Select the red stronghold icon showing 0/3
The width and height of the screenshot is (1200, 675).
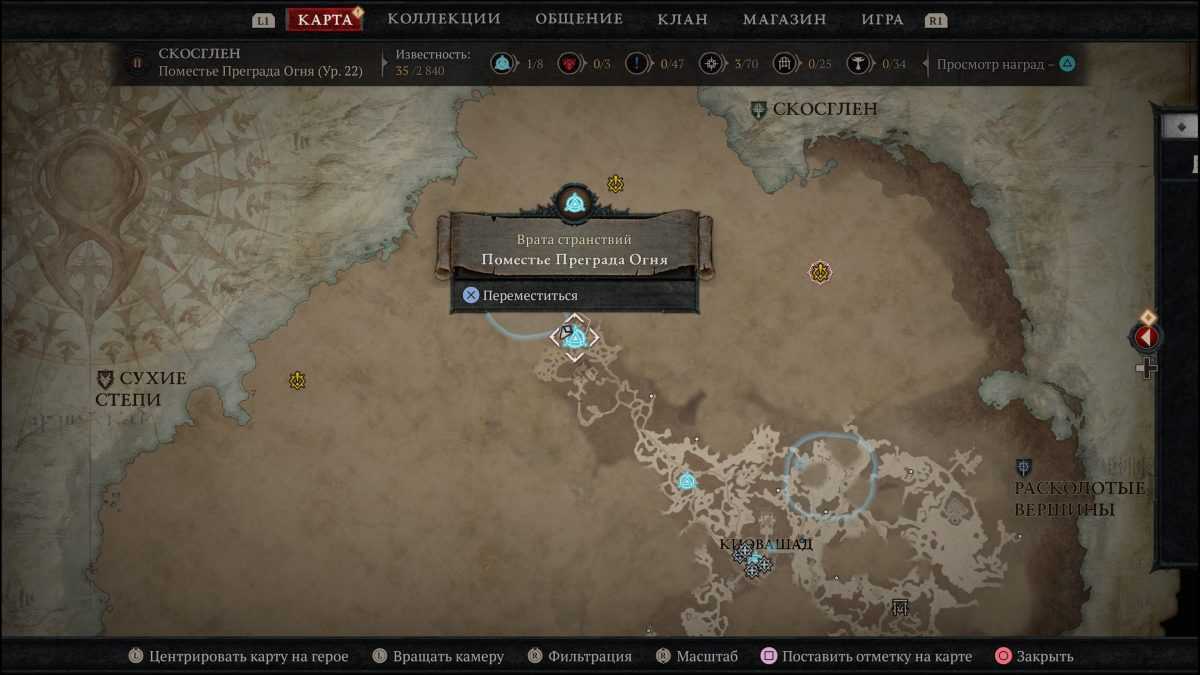[569, 65]
